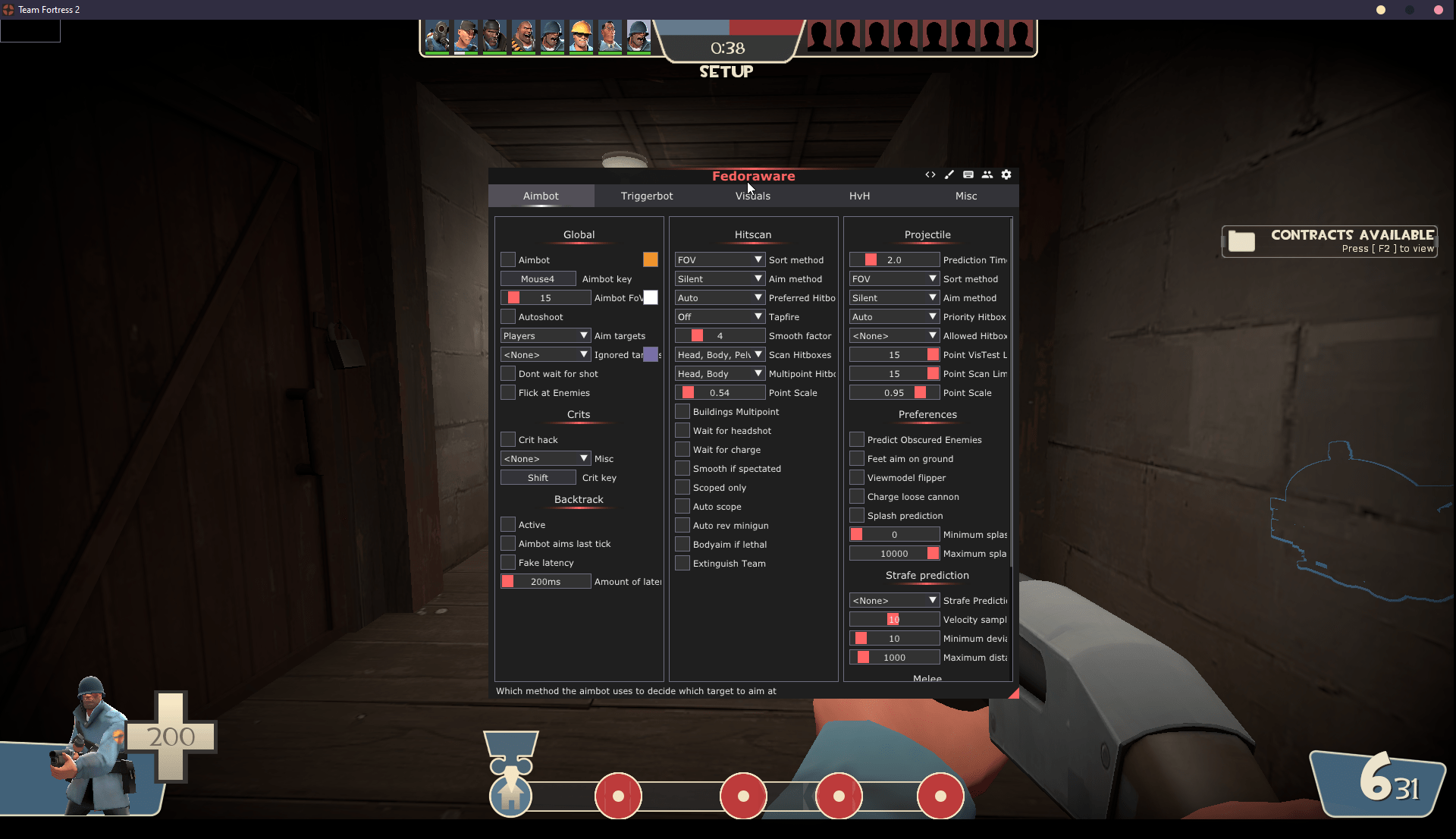Open the settings gear icon
The width and height of the screenshot is (1456, 839).
[x=1006, y=174]
